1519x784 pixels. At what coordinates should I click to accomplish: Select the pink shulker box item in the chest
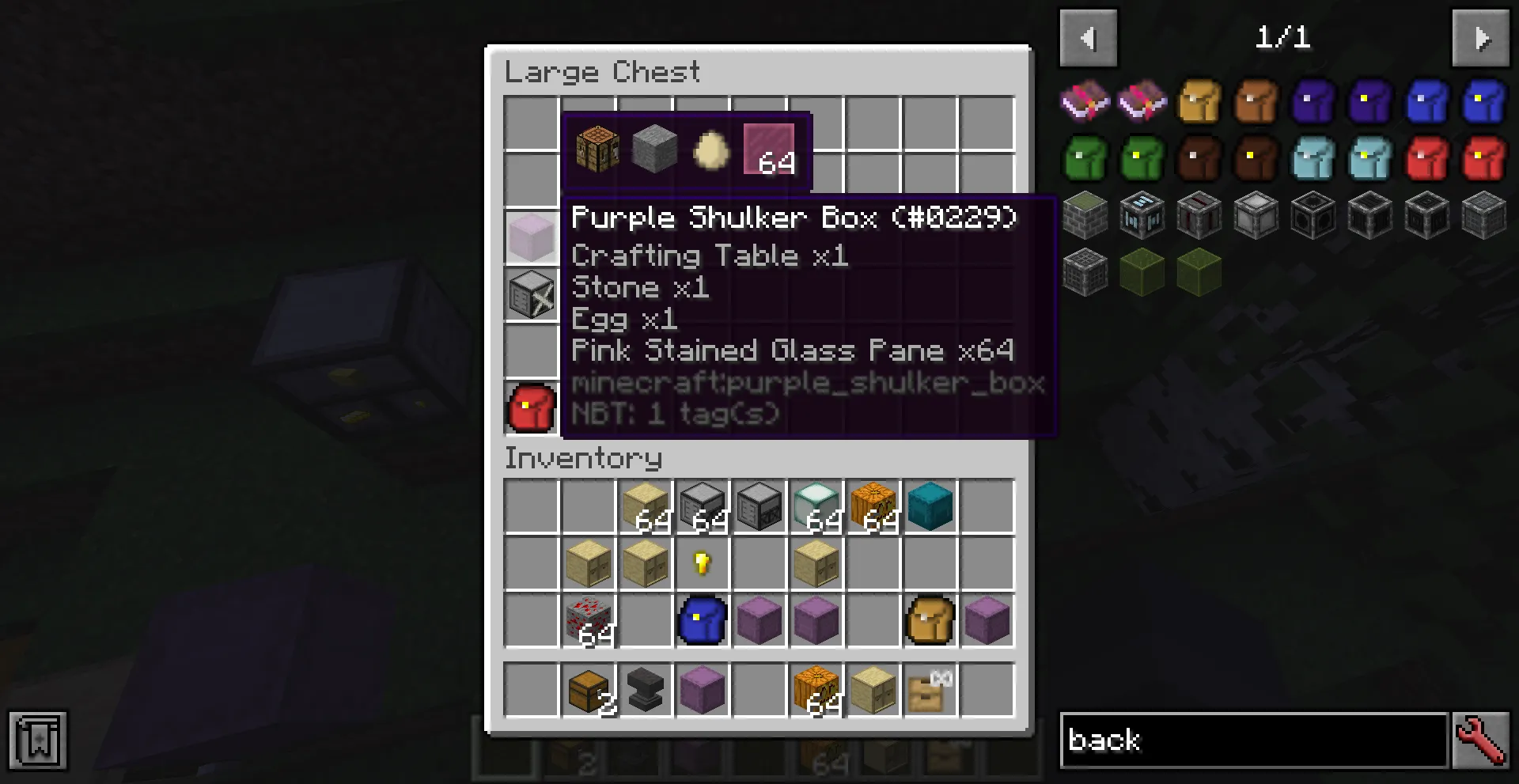[530, 237]
